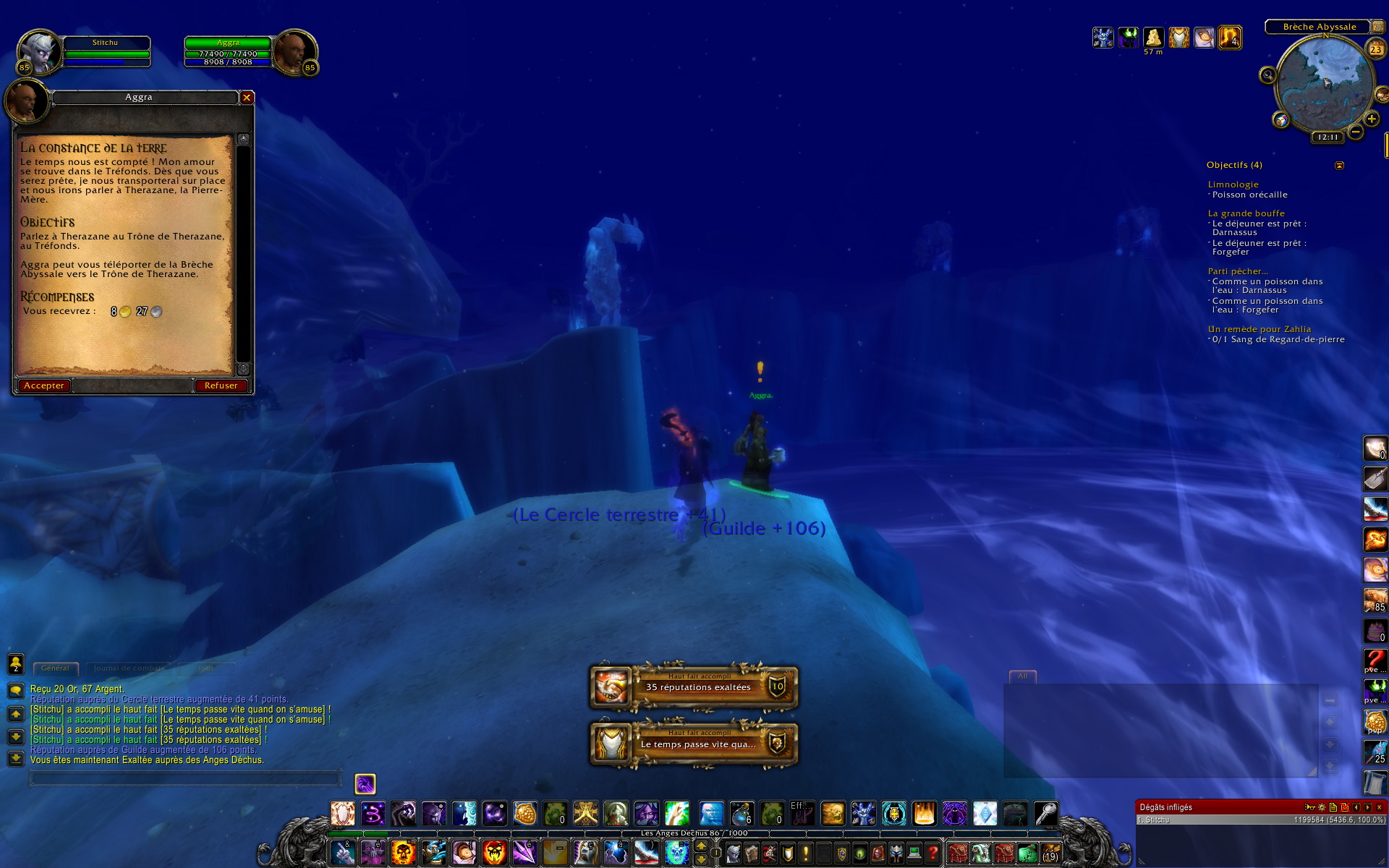This screenshot has height=868, width=1389.
Task: Zoom out on the minimap
Action: click(1356, 132)
